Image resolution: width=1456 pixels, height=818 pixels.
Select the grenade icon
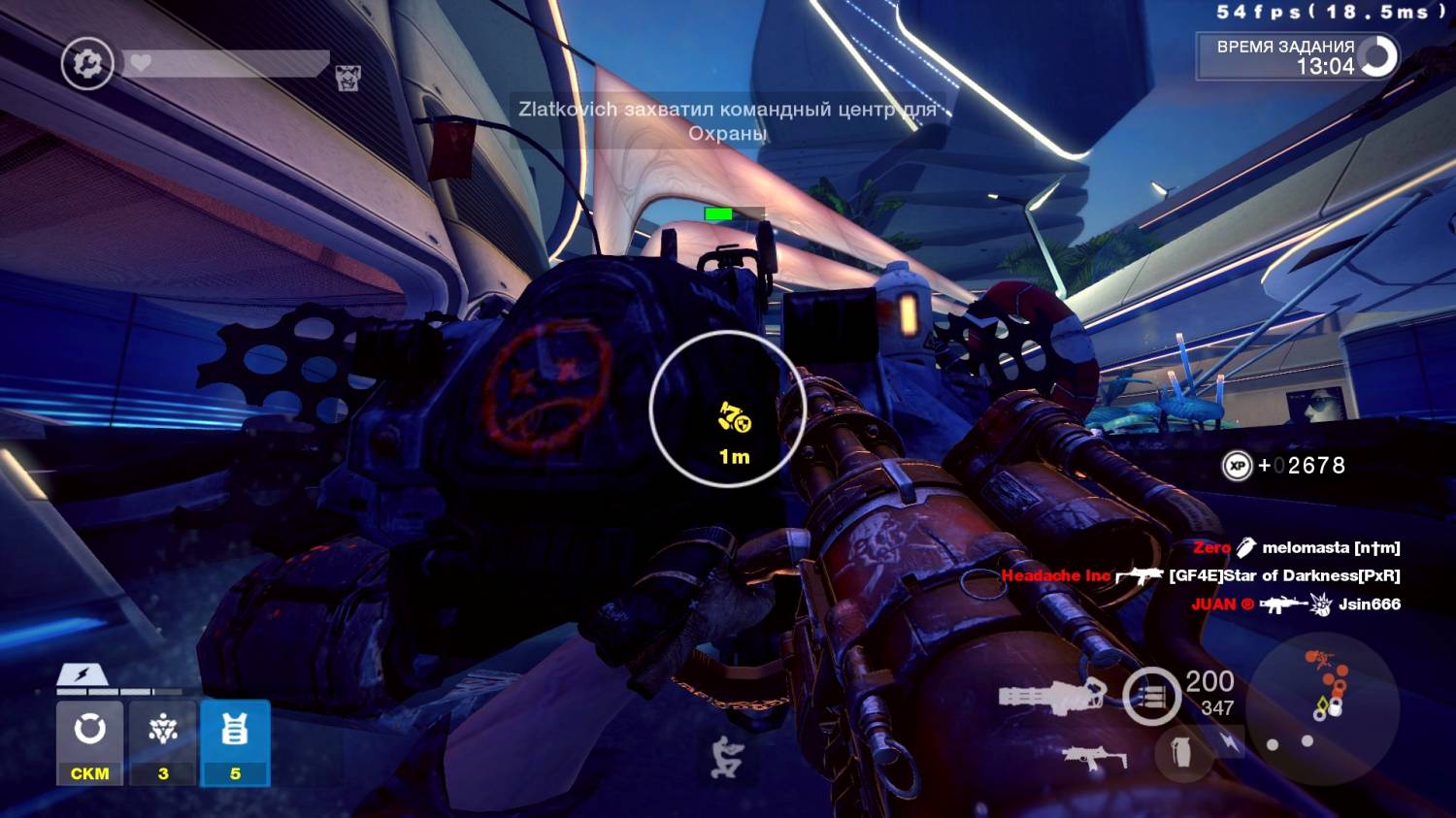(1181, 751)
